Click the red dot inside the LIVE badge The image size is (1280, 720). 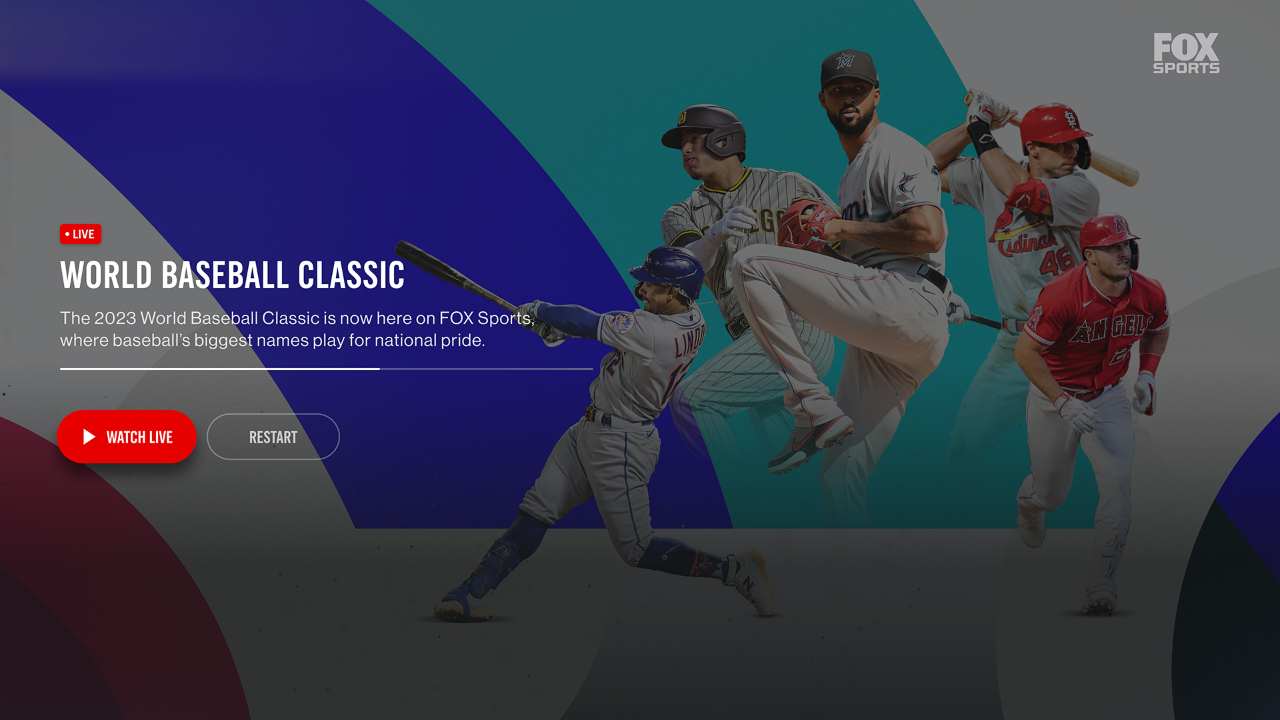[x=66, y=233]
